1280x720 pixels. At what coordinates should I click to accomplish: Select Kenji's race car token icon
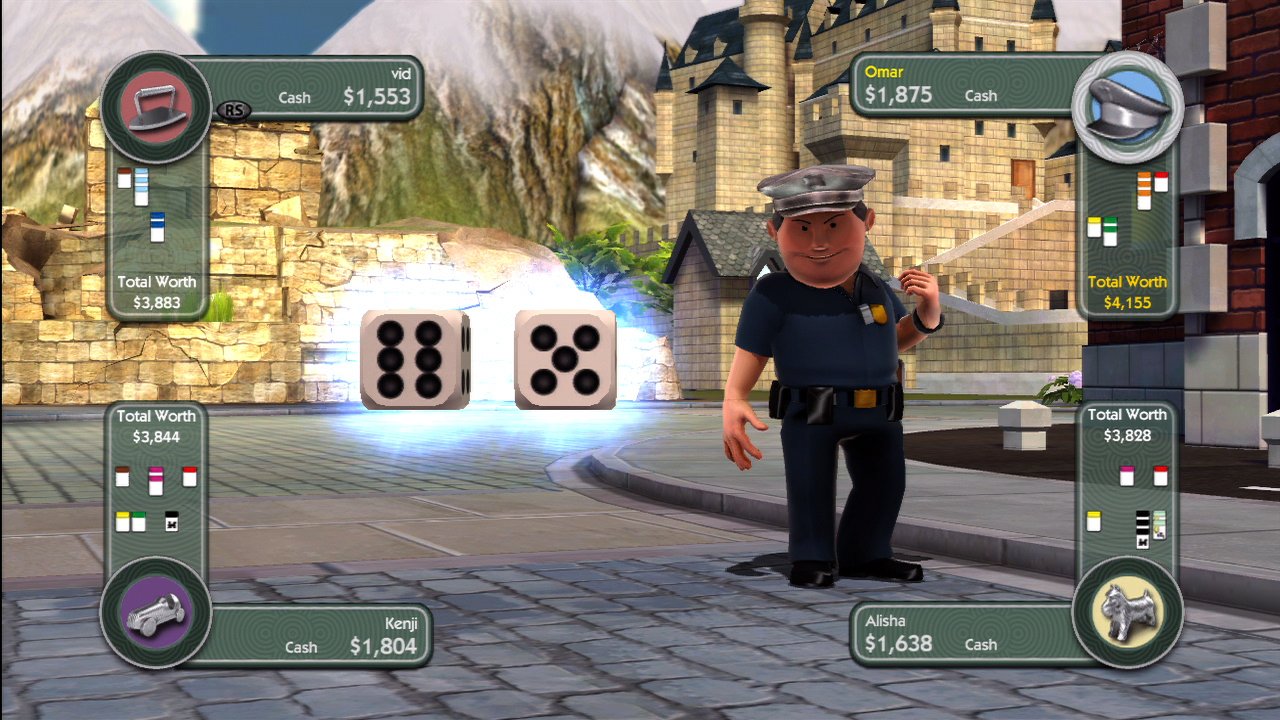(155, 613)
